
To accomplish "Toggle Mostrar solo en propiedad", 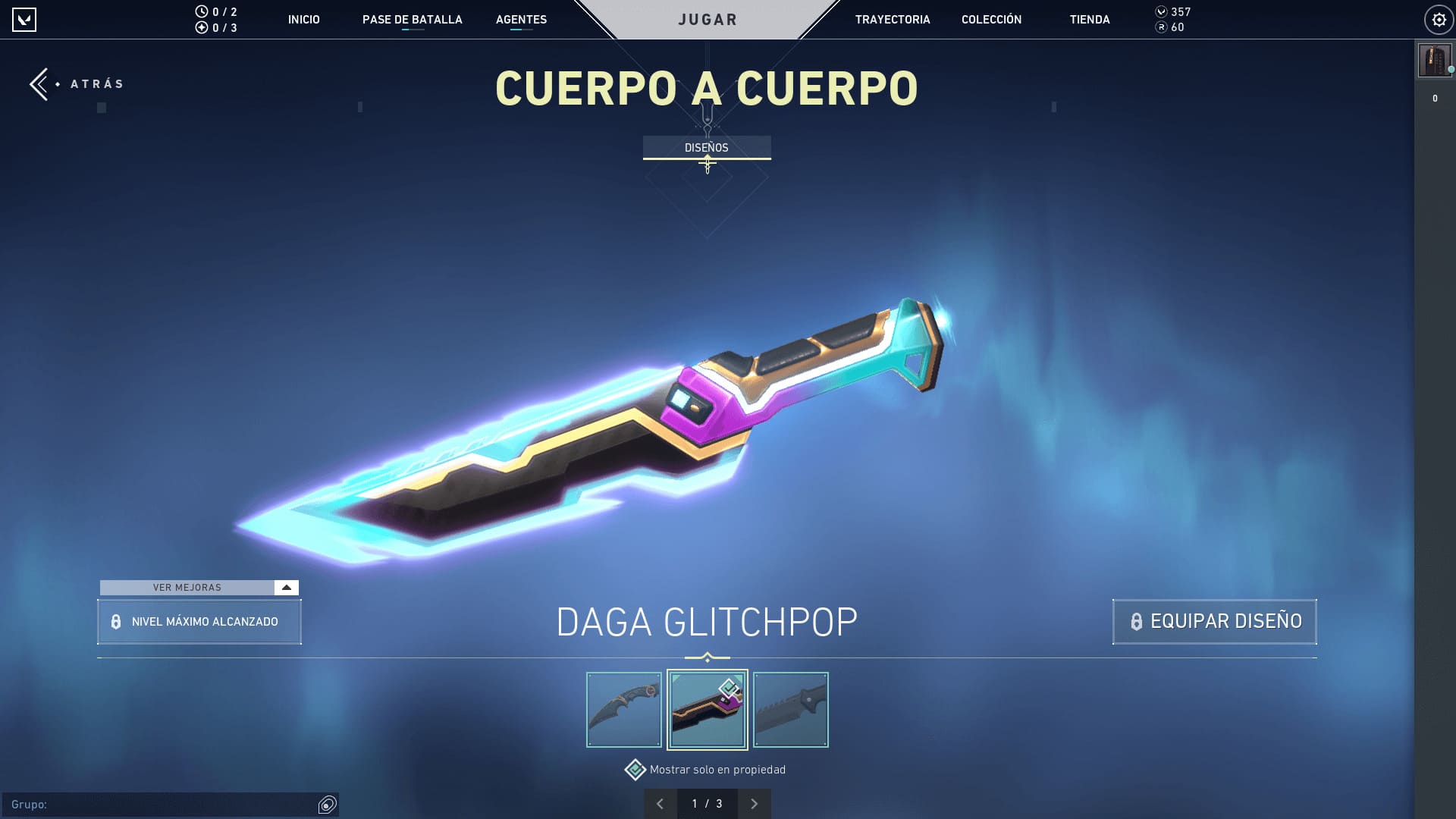I will pos(635,770).
